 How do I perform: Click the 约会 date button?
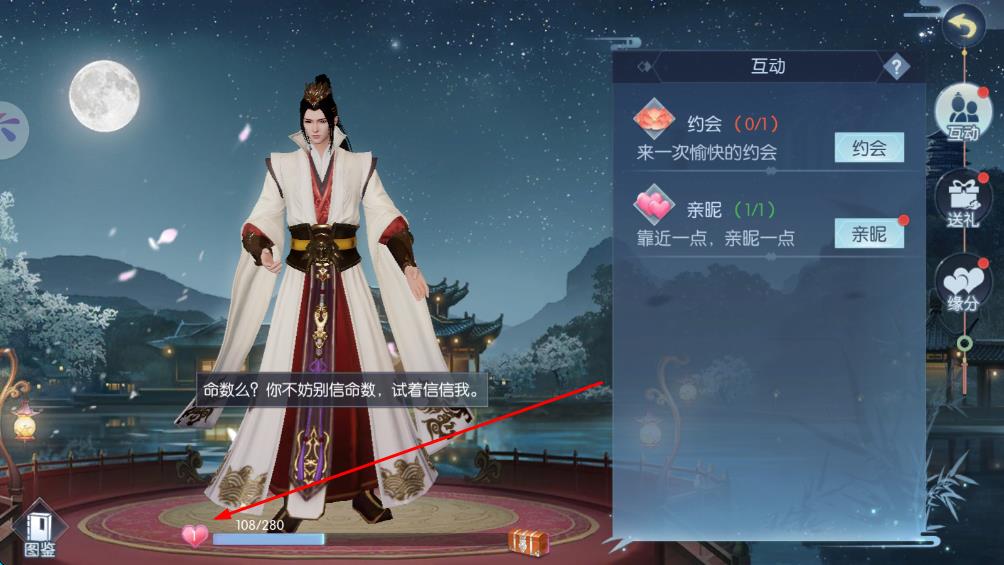point(868,148)
